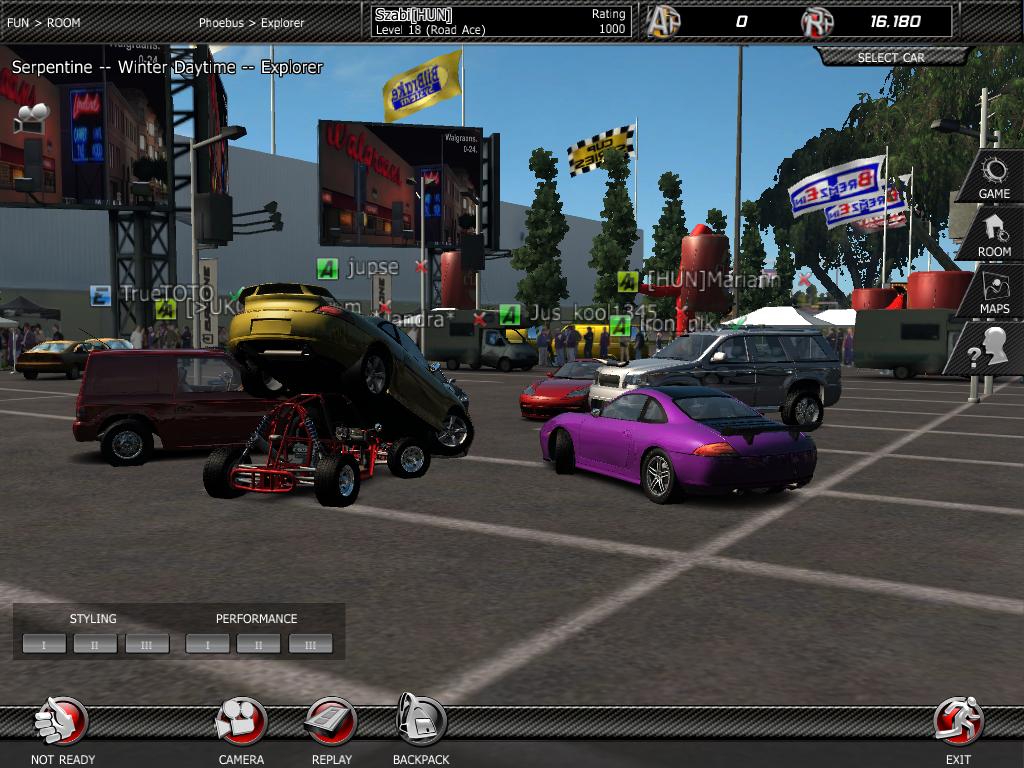Choose Performance level III
This screenshot has width=1024, height=768.
tap(310, 644)
